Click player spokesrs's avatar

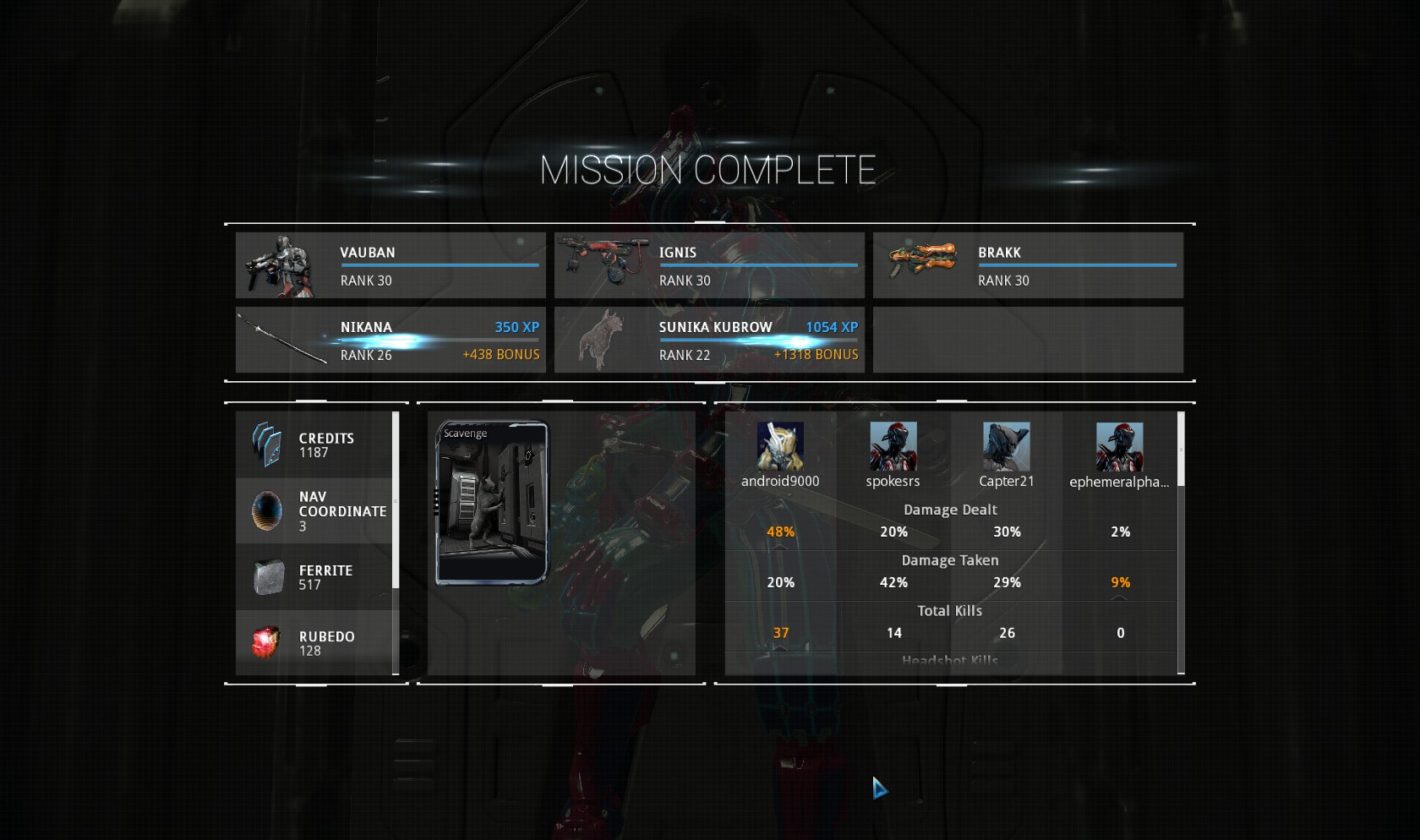click(x=893, y=446)
